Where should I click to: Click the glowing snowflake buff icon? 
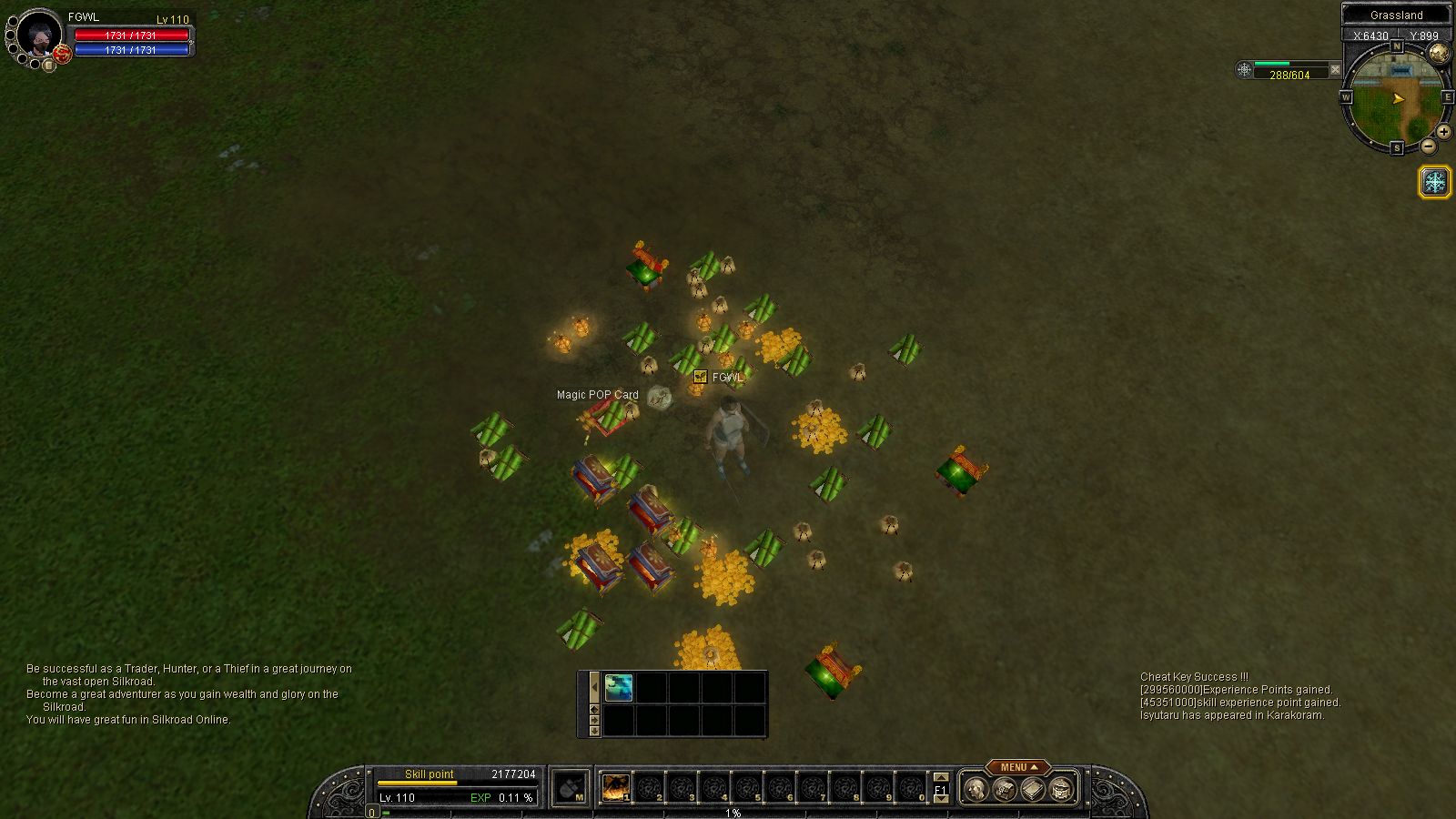(x=1435, y=182)
